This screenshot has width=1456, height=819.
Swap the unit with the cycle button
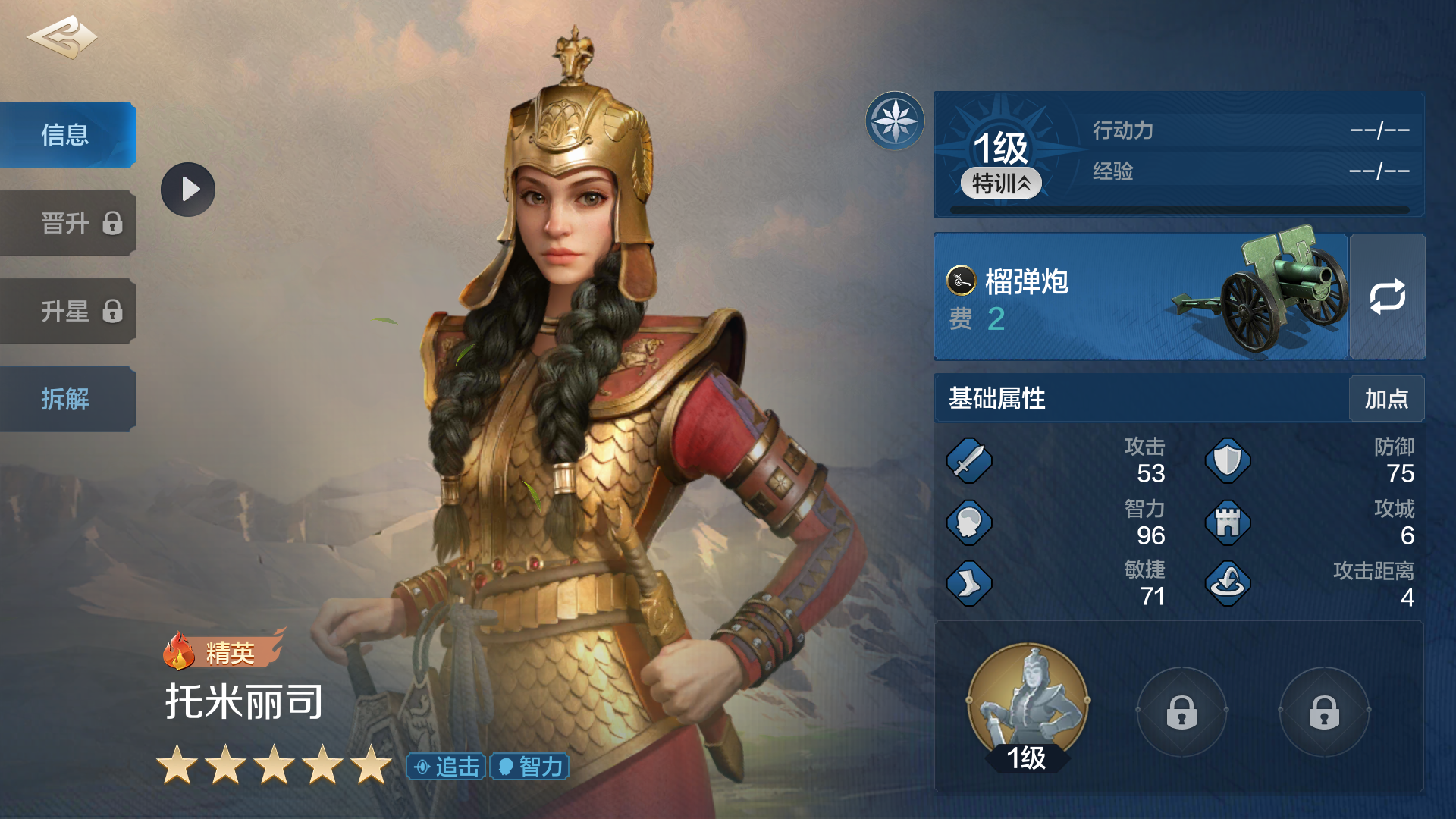click(x=1387, y=297)
